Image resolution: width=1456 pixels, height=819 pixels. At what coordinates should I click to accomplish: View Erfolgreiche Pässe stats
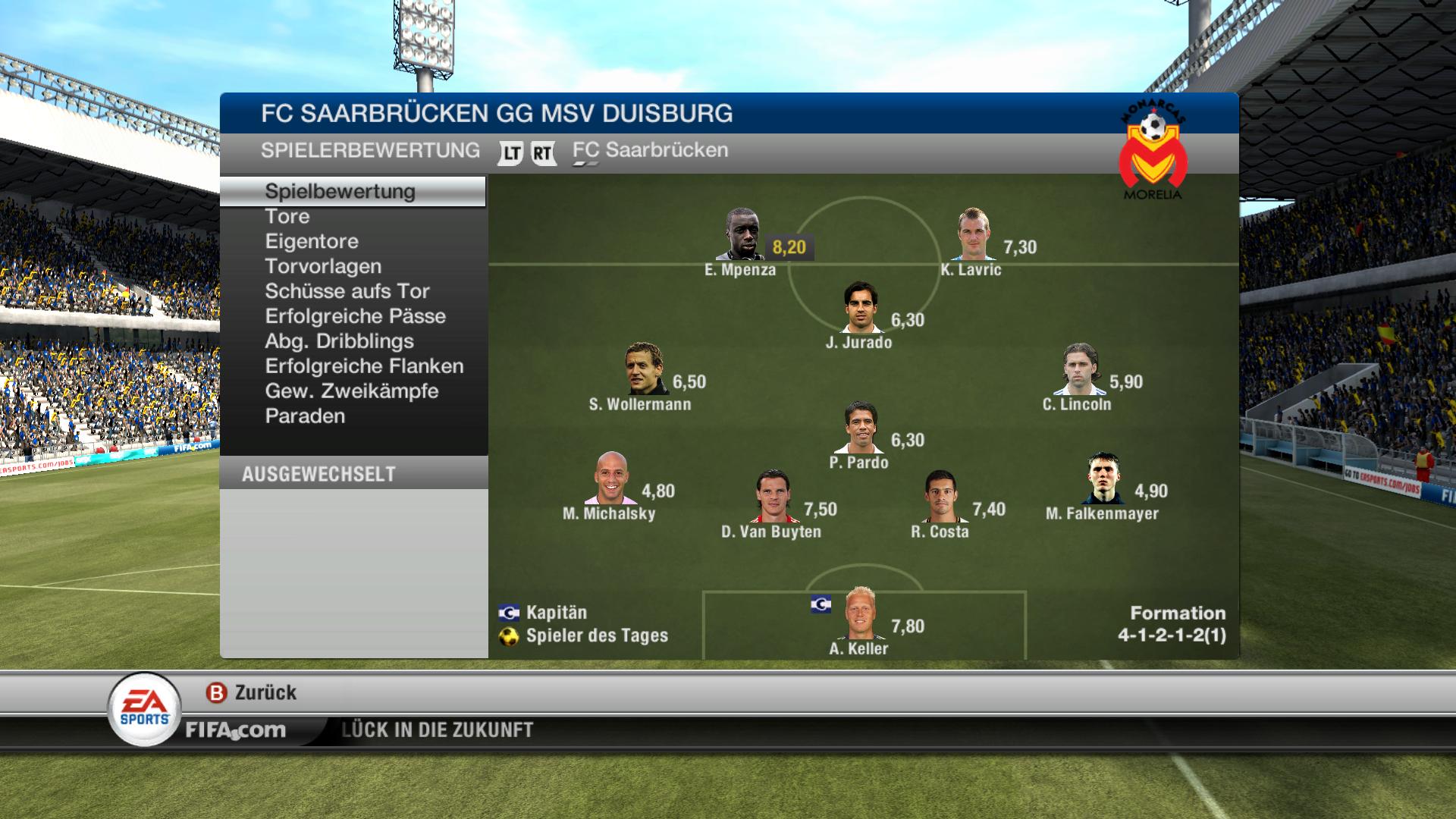click(x=355, y=317)
